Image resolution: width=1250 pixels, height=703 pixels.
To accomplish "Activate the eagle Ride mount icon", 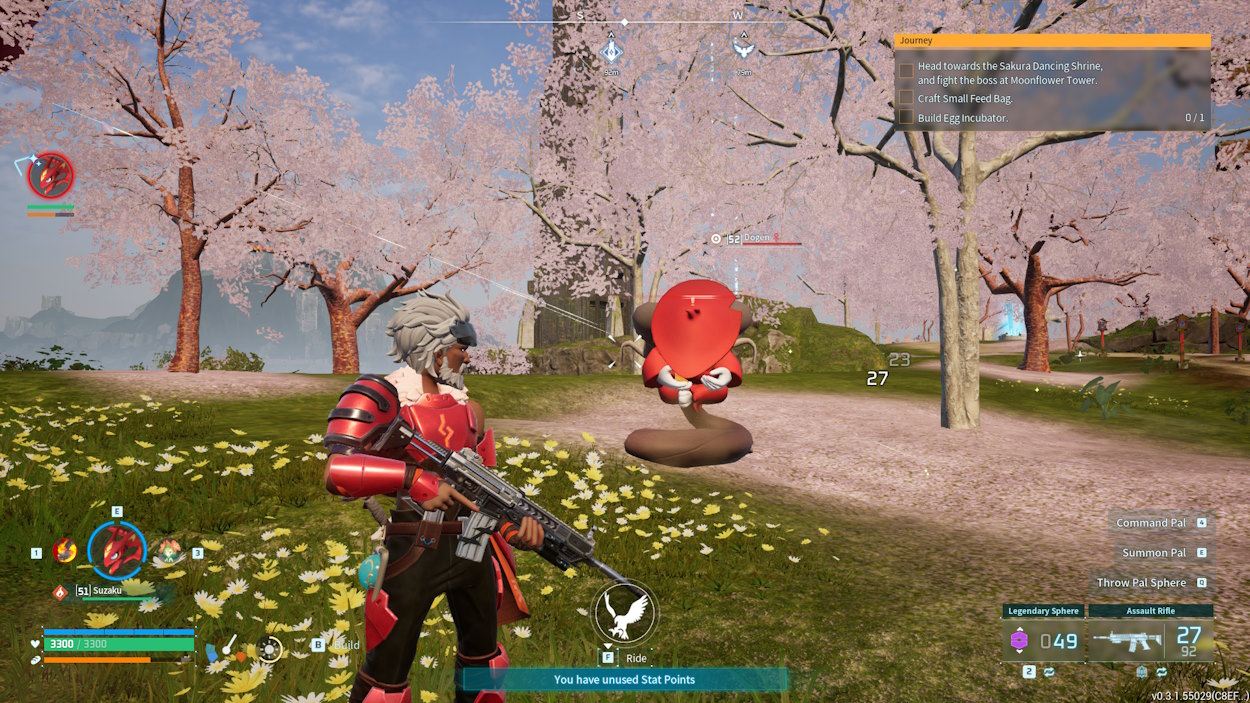I will coord(624,611).
